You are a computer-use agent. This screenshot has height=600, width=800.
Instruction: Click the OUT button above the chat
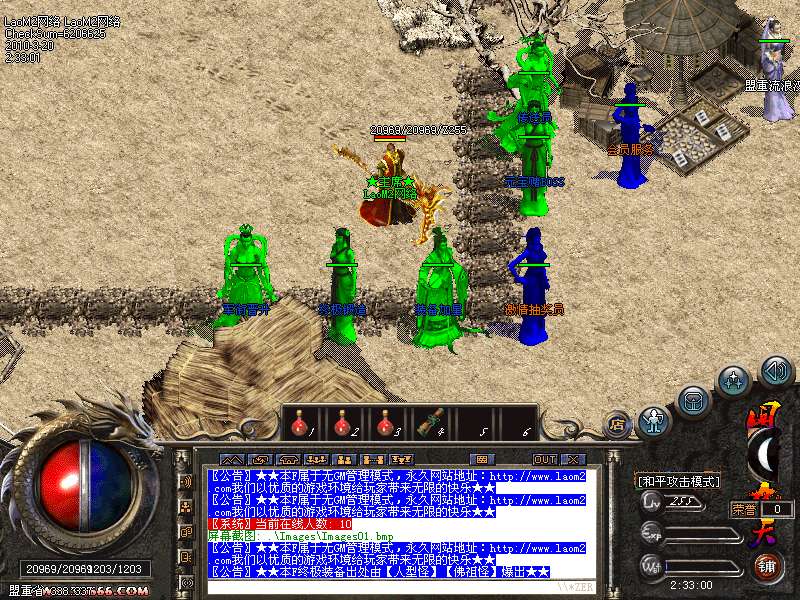tap(544, 459)
